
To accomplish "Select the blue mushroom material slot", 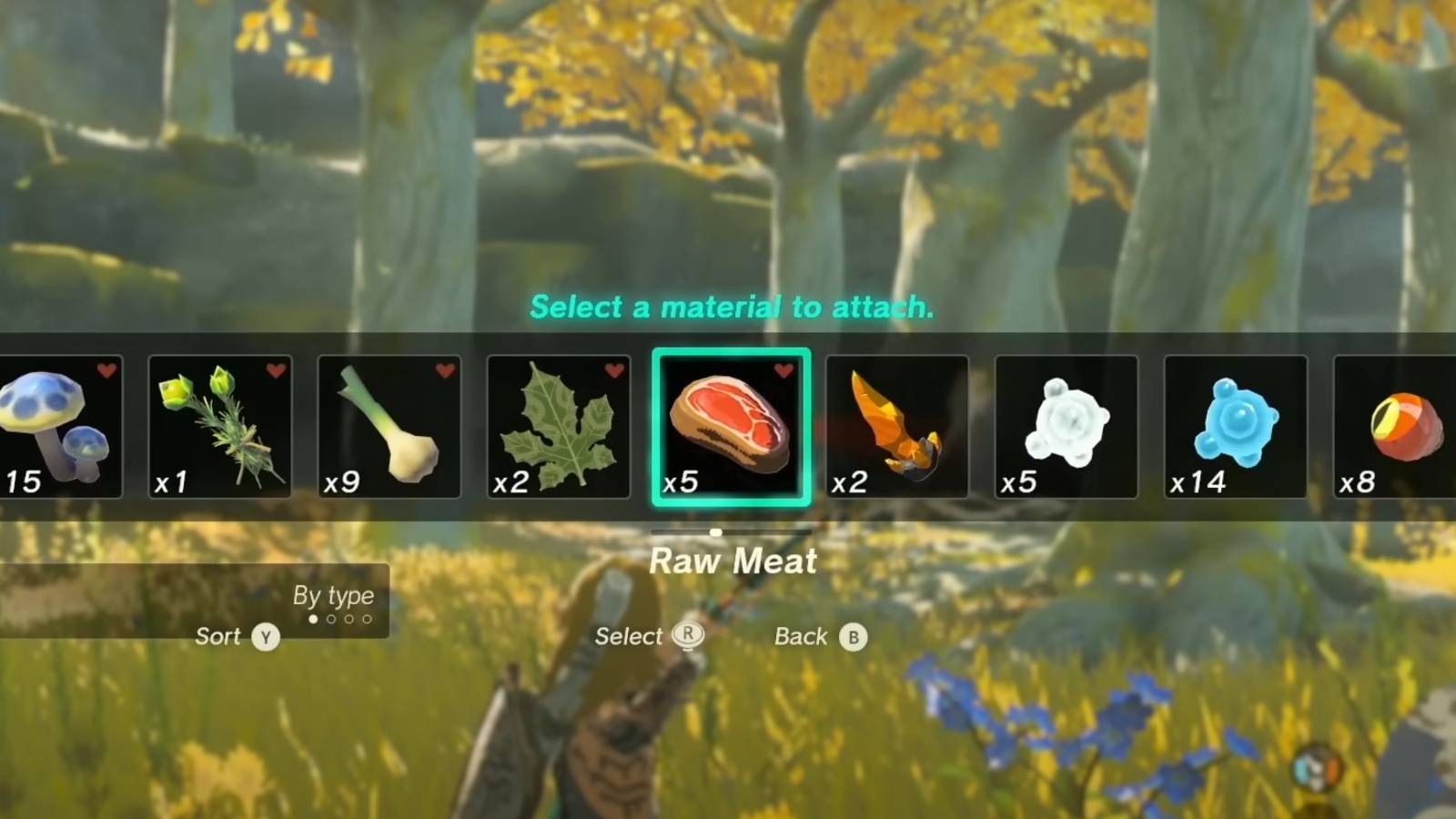I will click(x=56, y=426).
